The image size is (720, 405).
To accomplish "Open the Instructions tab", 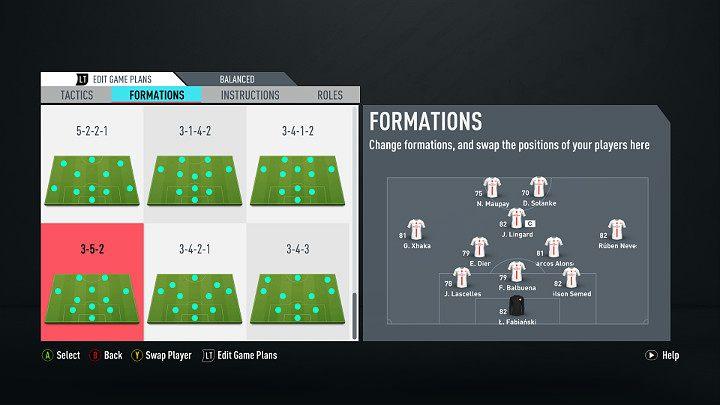I will (250, 95).
